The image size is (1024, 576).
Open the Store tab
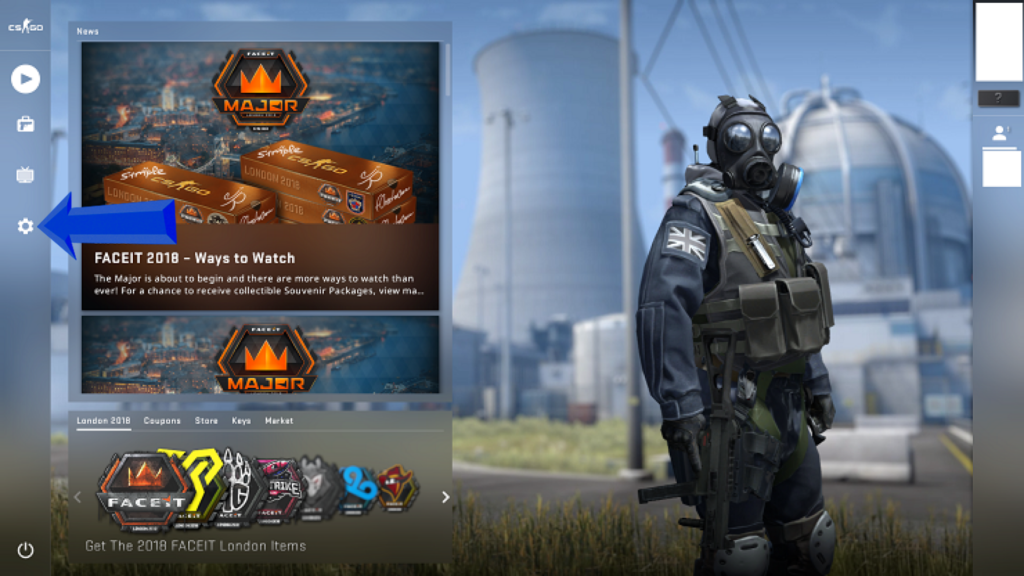click(x=206, y=421)
